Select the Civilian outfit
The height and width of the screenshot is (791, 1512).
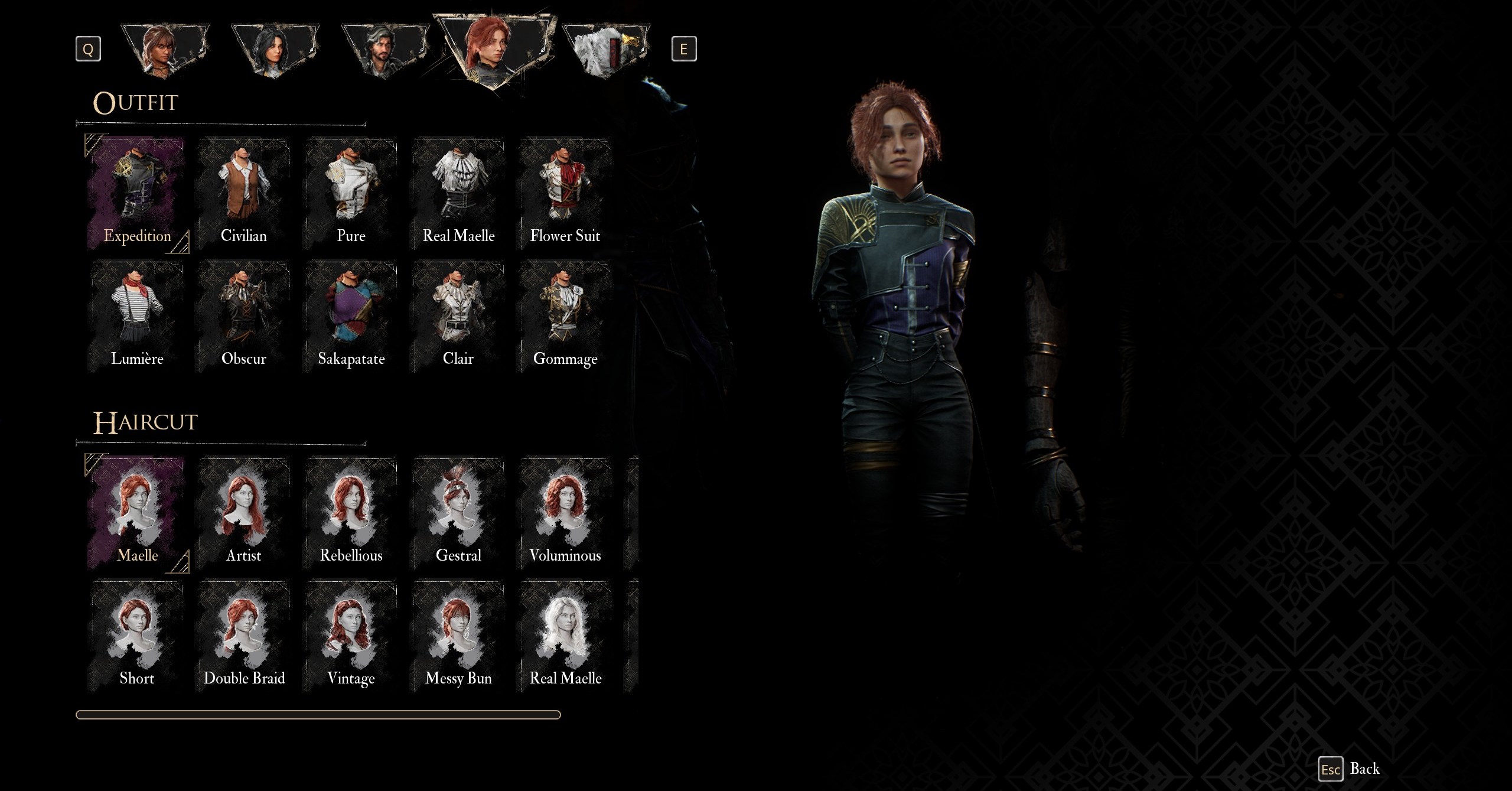coord(244,195)
